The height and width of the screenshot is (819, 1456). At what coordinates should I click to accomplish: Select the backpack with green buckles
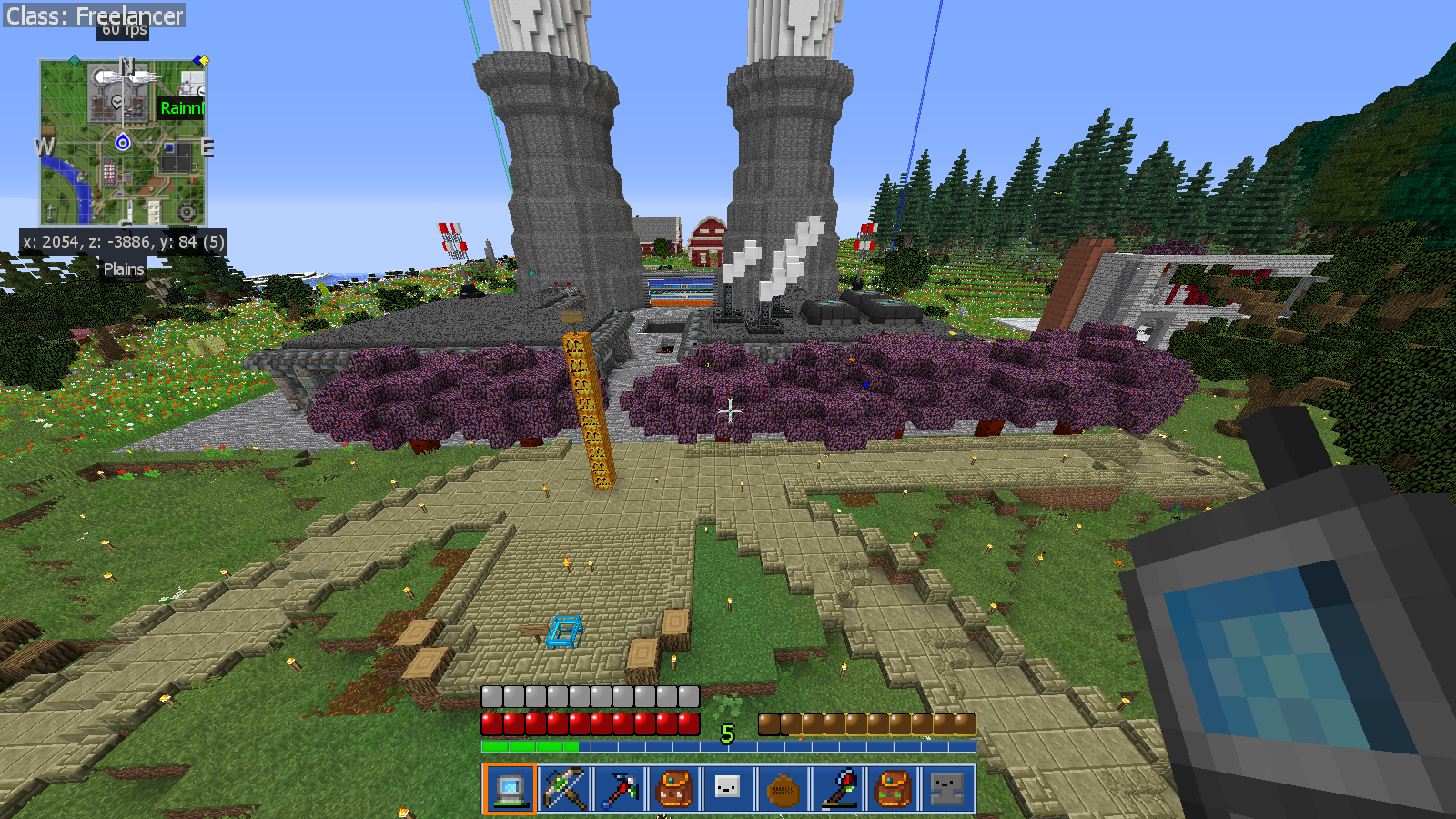point(892,788)
